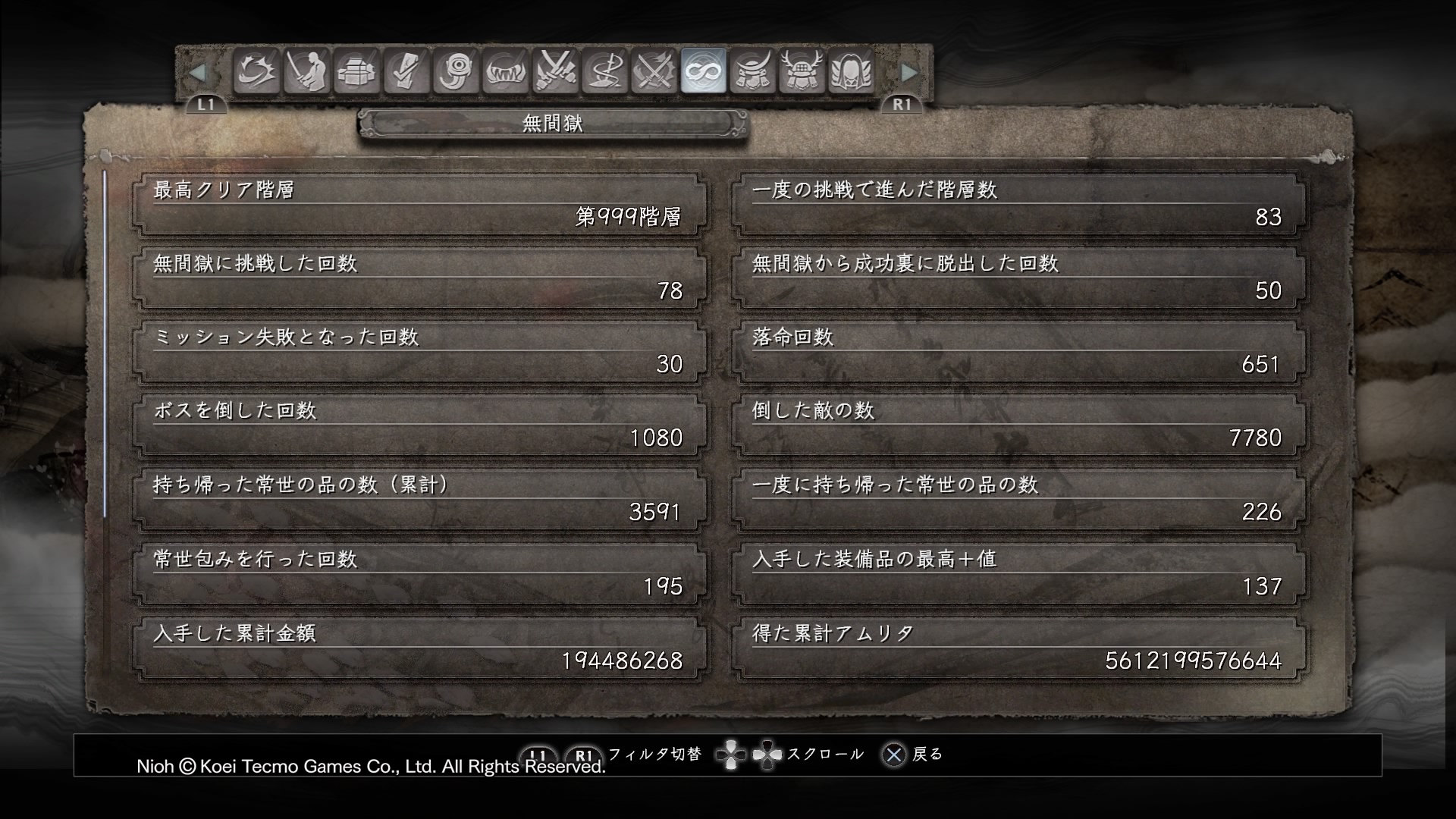Select the one-eyed yokai tab
Screen dimensions: 1456x819
[x=456, y=72]
